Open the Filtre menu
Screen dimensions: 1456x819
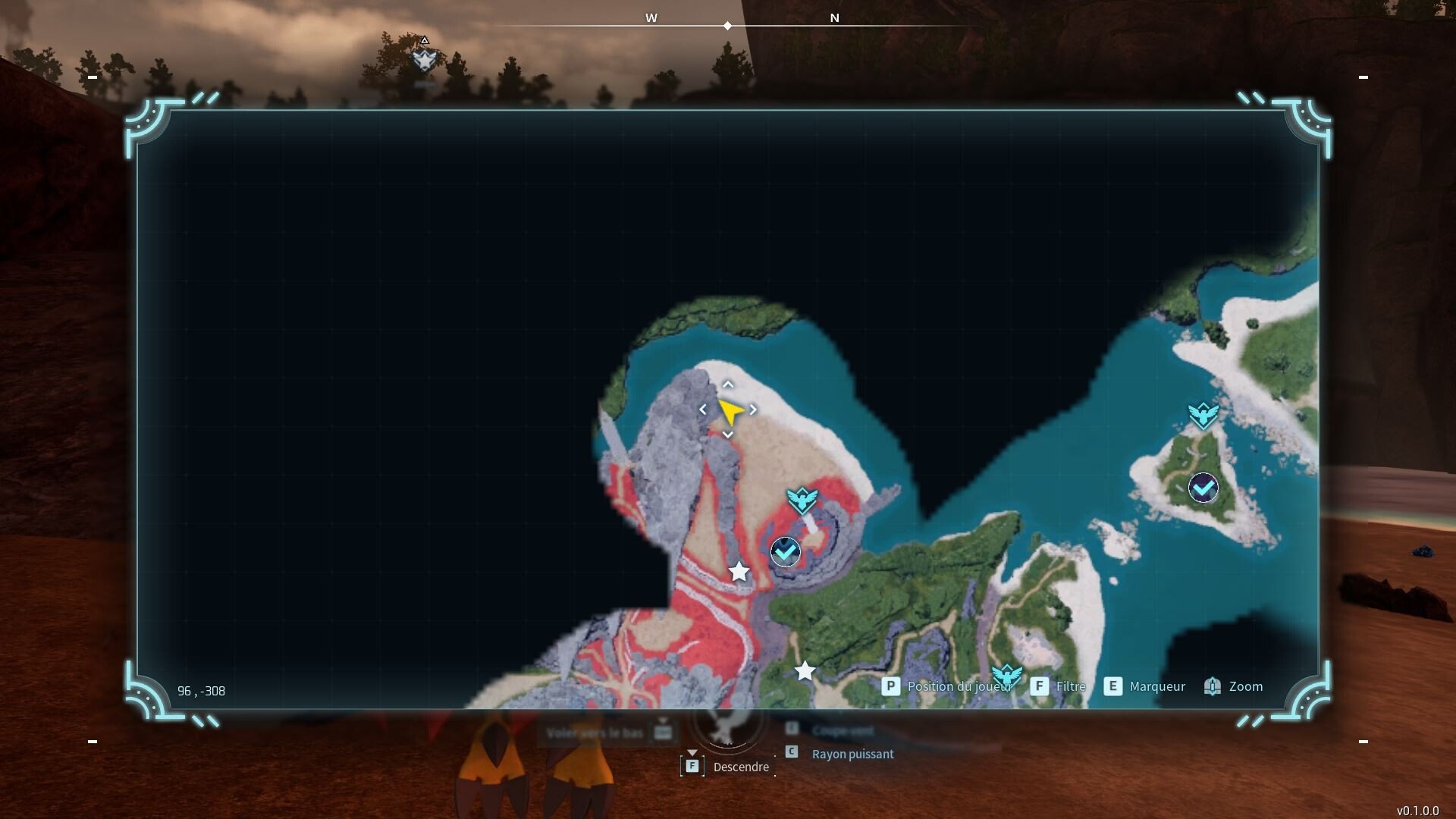tap(1072, 686)
